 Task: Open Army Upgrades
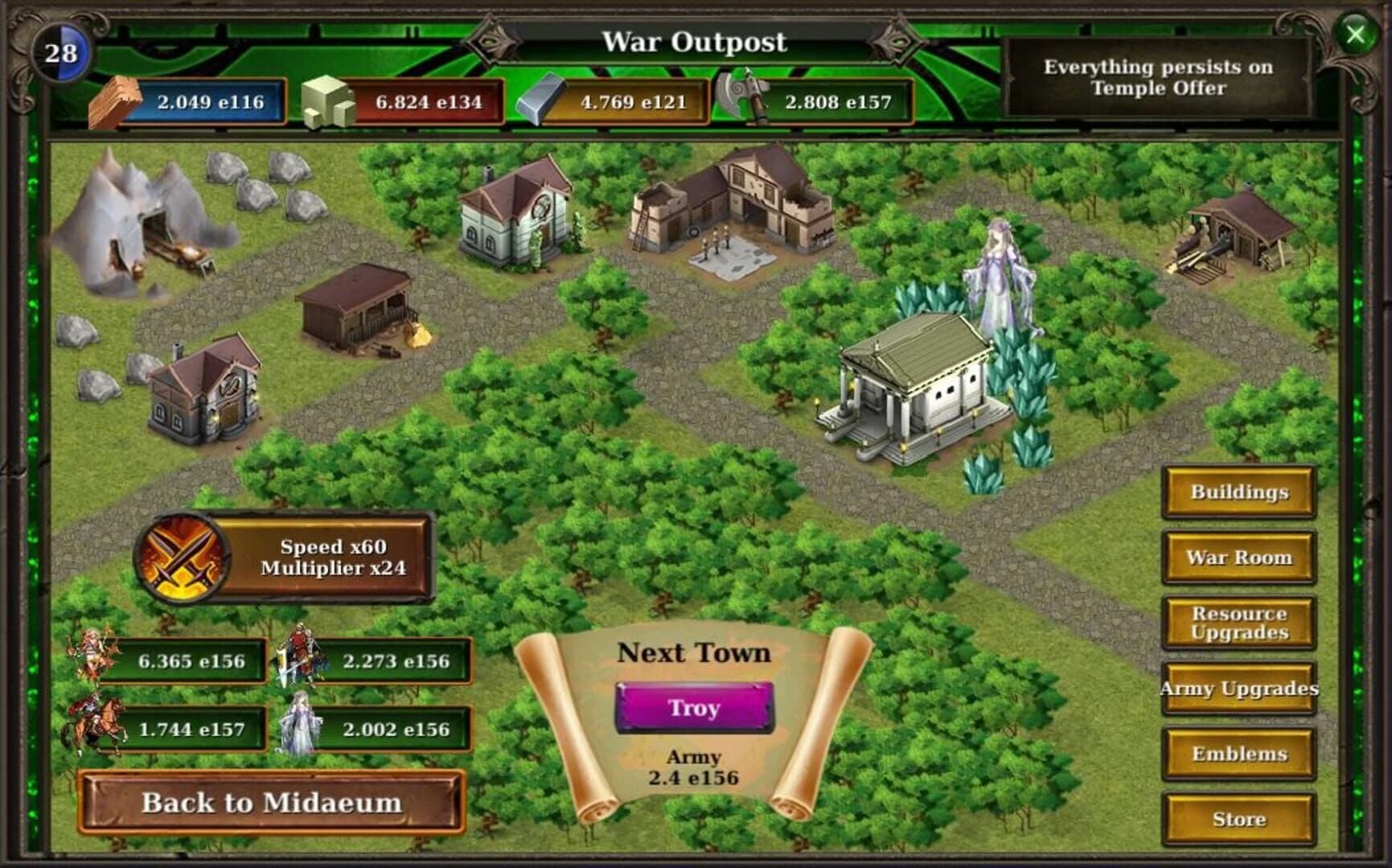(1238, 689)
